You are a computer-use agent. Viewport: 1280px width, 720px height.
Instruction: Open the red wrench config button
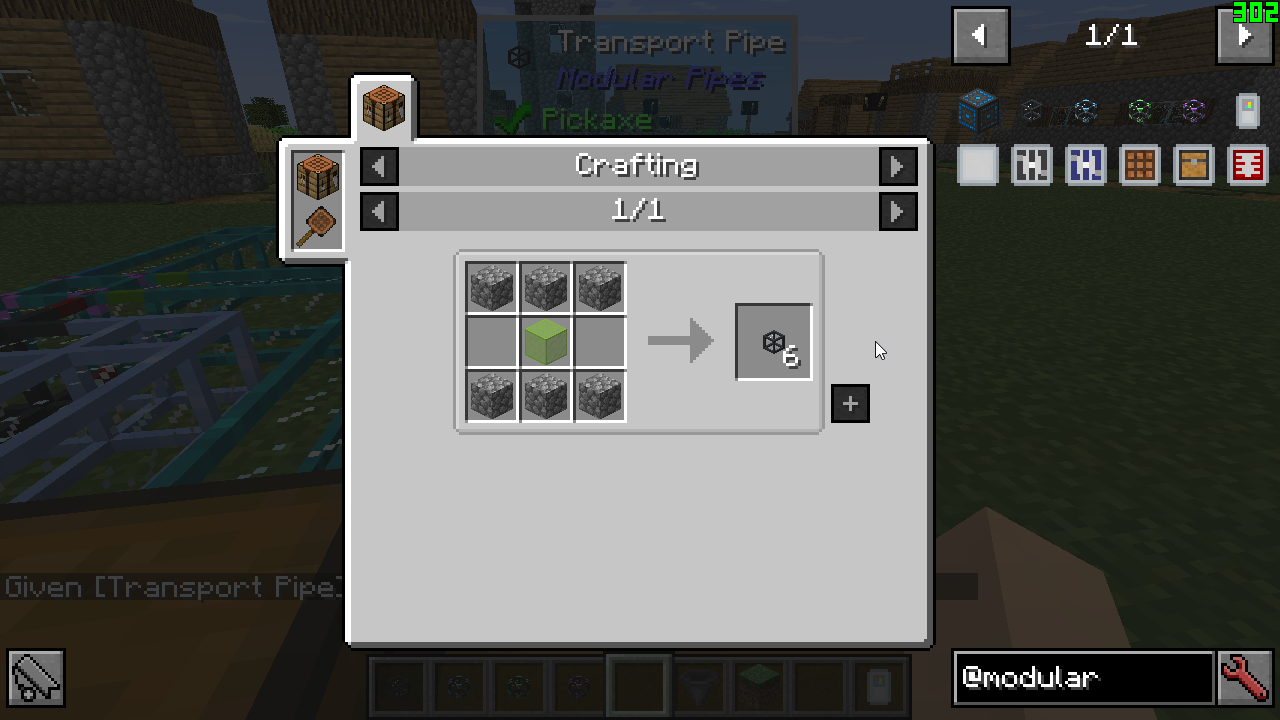(x=1245, y=678)
